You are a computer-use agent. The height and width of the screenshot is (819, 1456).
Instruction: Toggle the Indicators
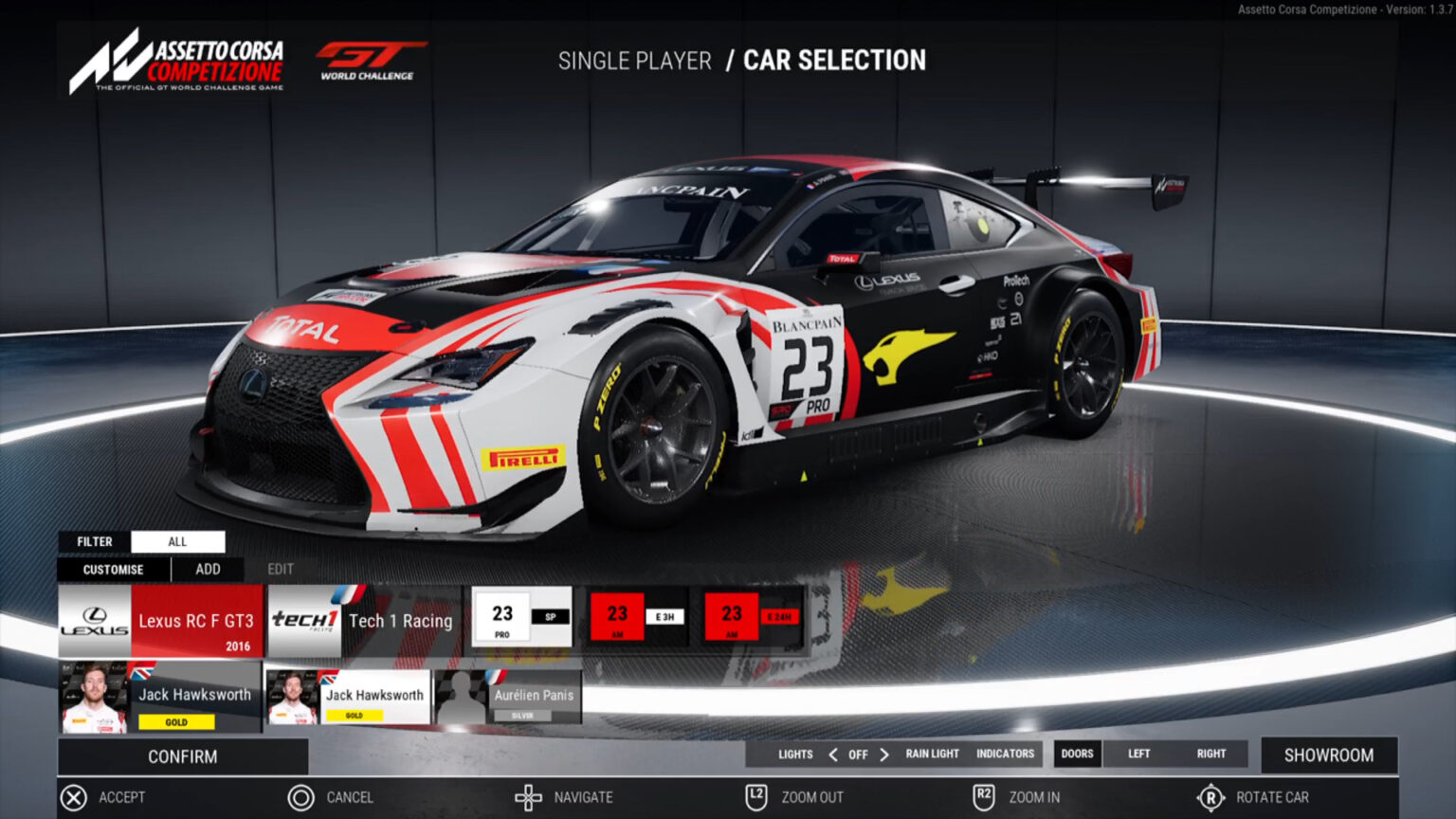coord(1005,755)
